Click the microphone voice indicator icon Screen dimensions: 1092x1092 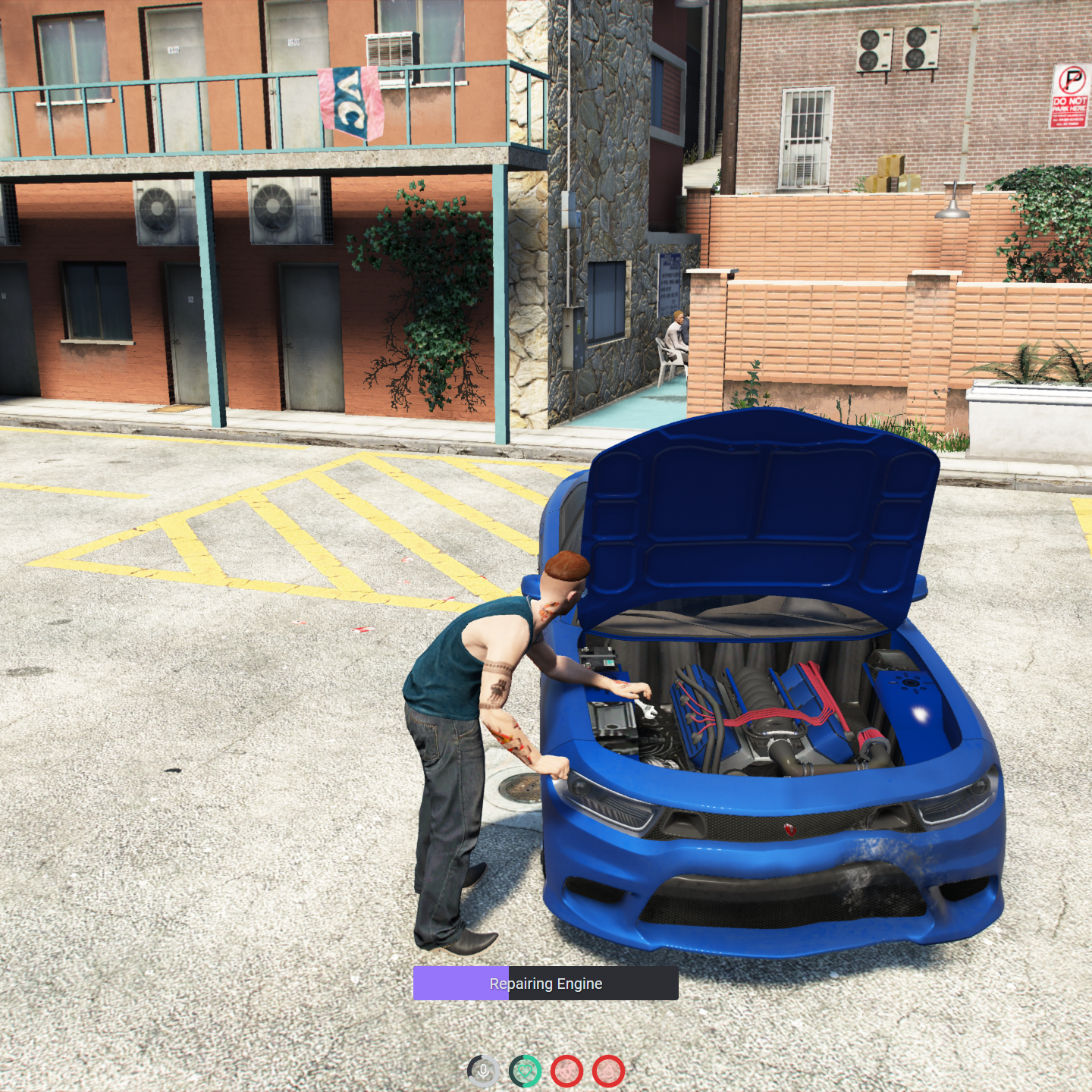click(483, 1071)
